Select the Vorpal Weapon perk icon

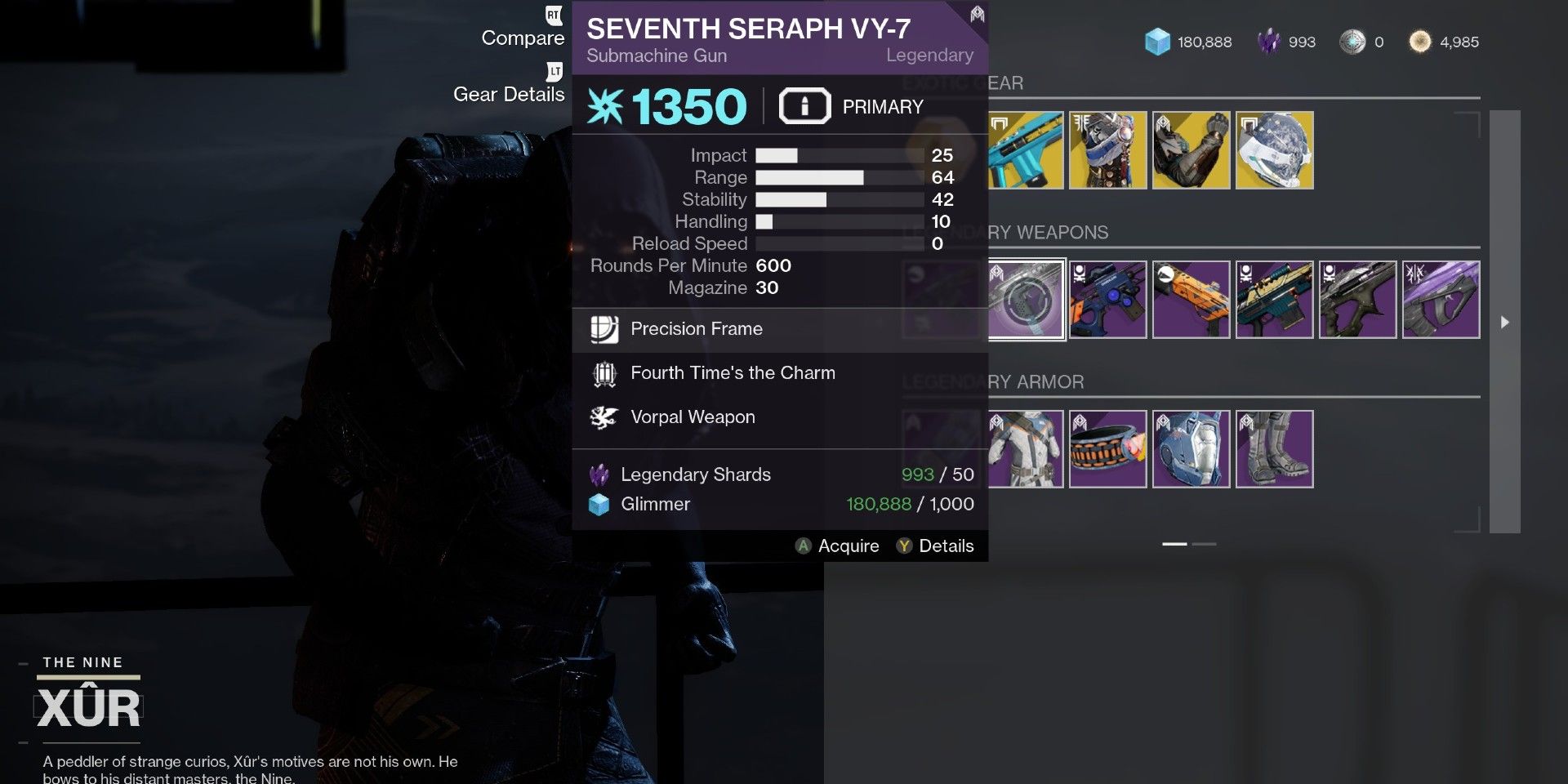(603, 417)
